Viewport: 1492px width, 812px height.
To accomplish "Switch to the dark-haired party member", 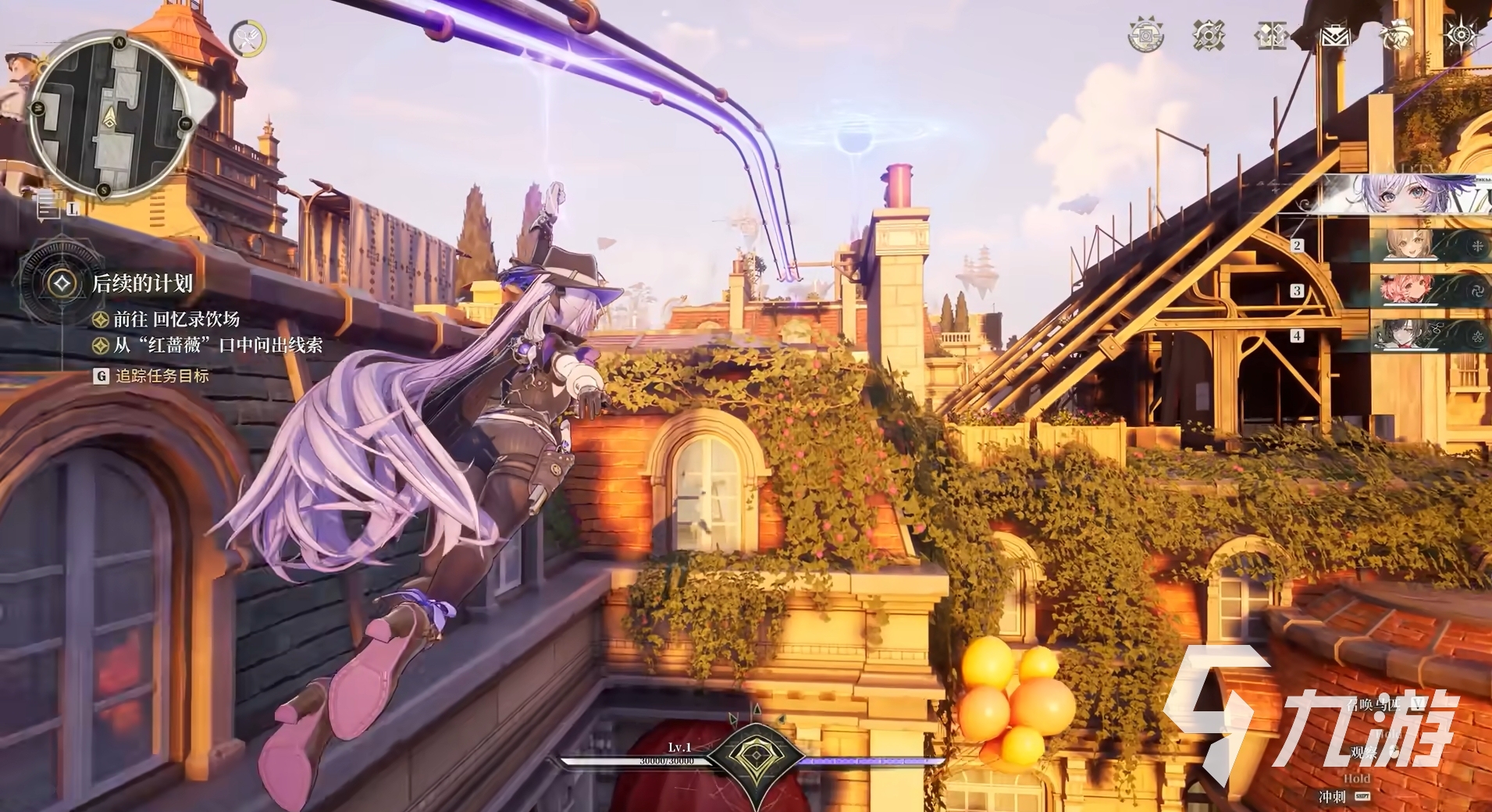I will tap(1409, 336).
